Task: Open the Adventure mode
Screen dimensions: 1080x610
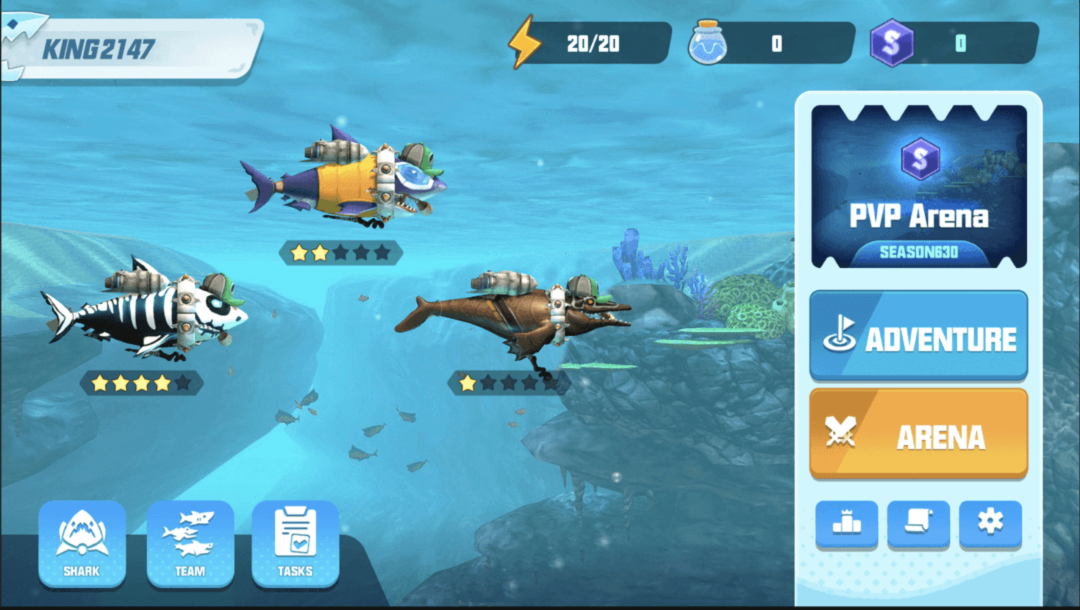Action: 918,337
